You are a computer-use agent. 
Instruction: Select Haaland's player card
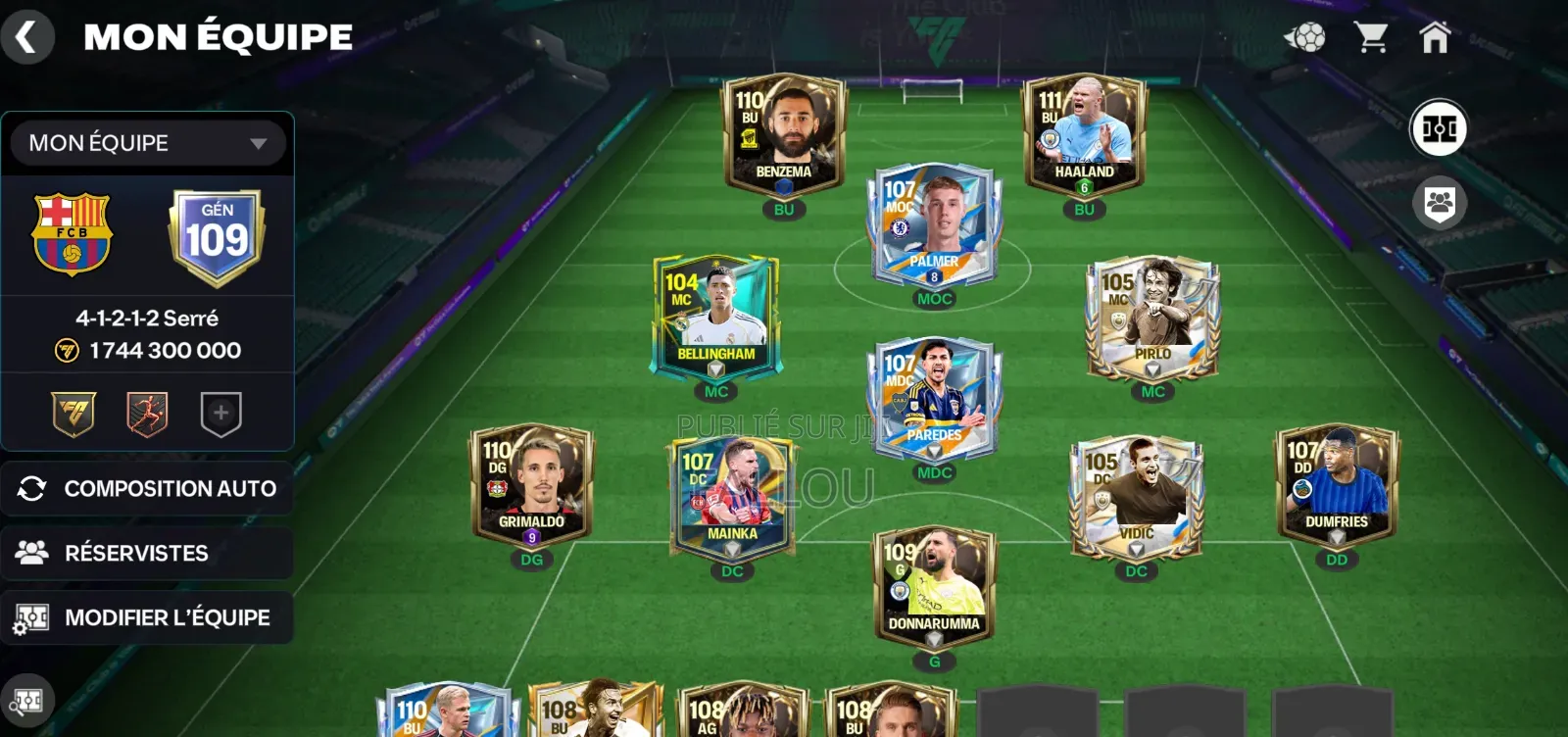1083,132
